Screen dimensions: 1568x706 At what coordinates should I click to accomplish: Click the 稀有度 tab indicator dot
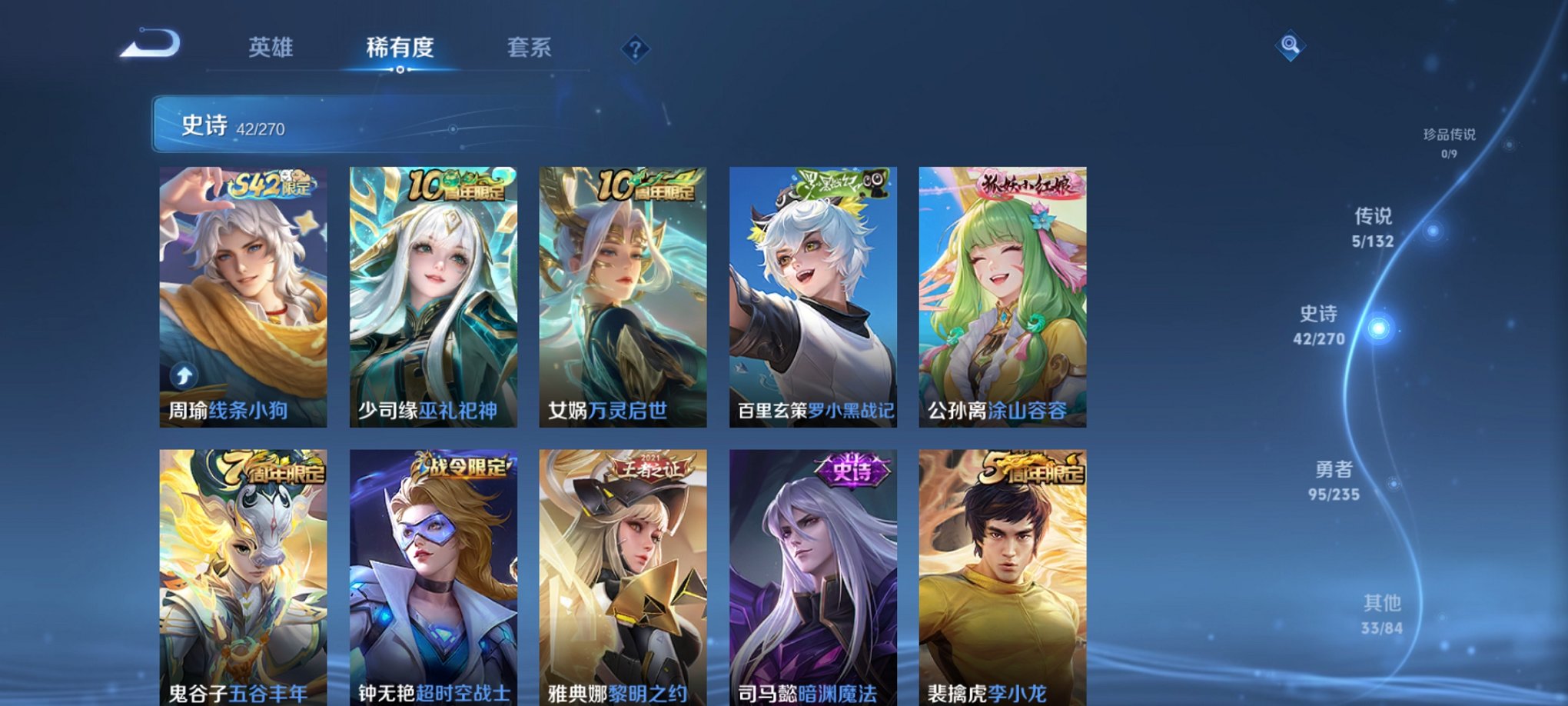pyautogui.click(x=400, y=71)
